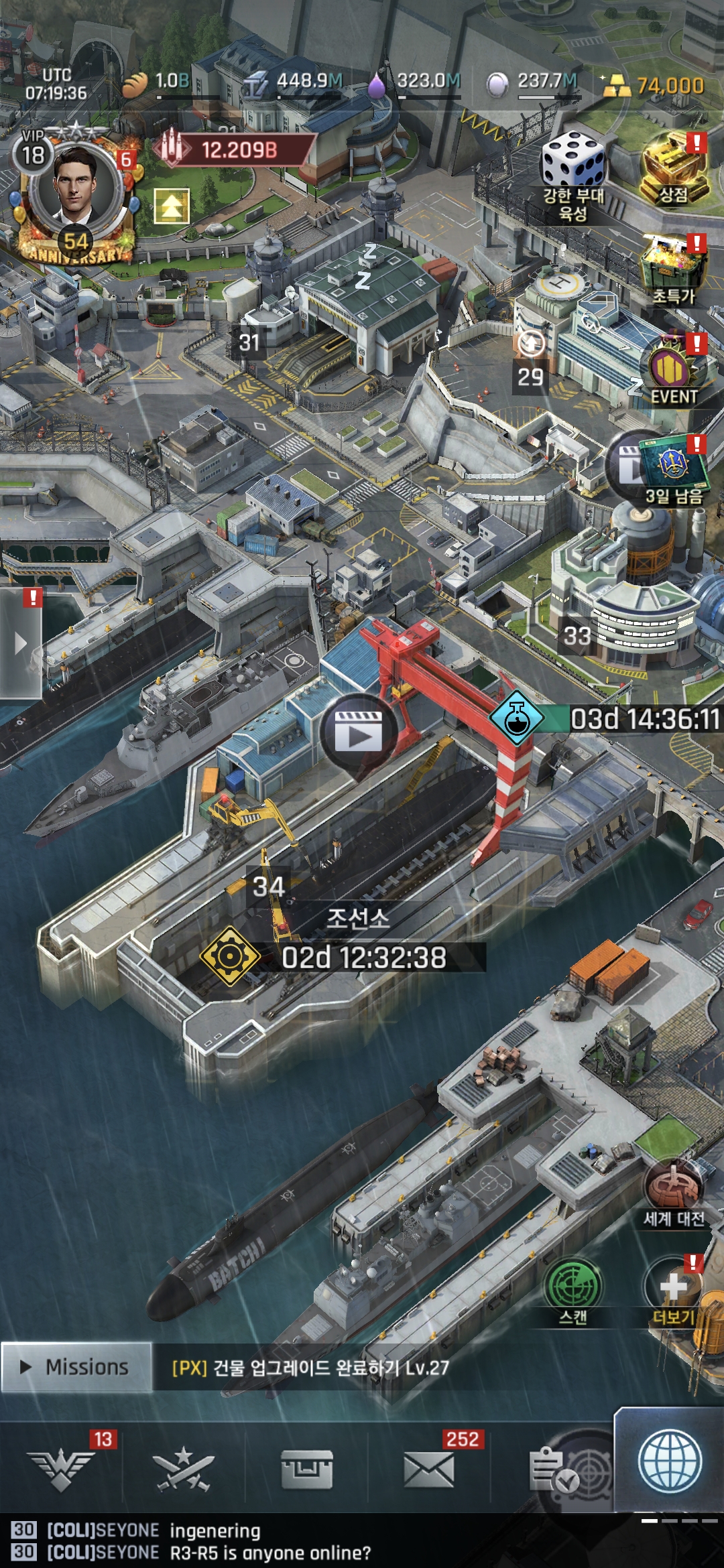724x1568 pixels.
Task: Select the shipyard construction timer bar
Action: pos(362,957)
